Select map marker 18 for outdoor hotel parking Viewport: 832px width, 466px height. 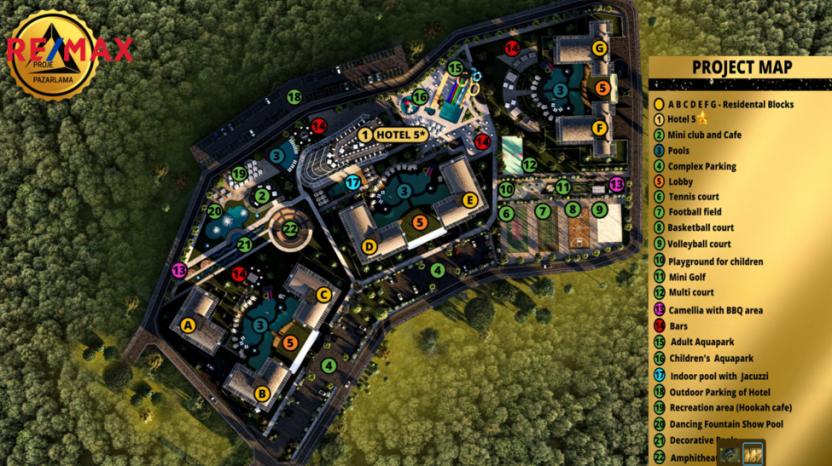tap(294, 97)
